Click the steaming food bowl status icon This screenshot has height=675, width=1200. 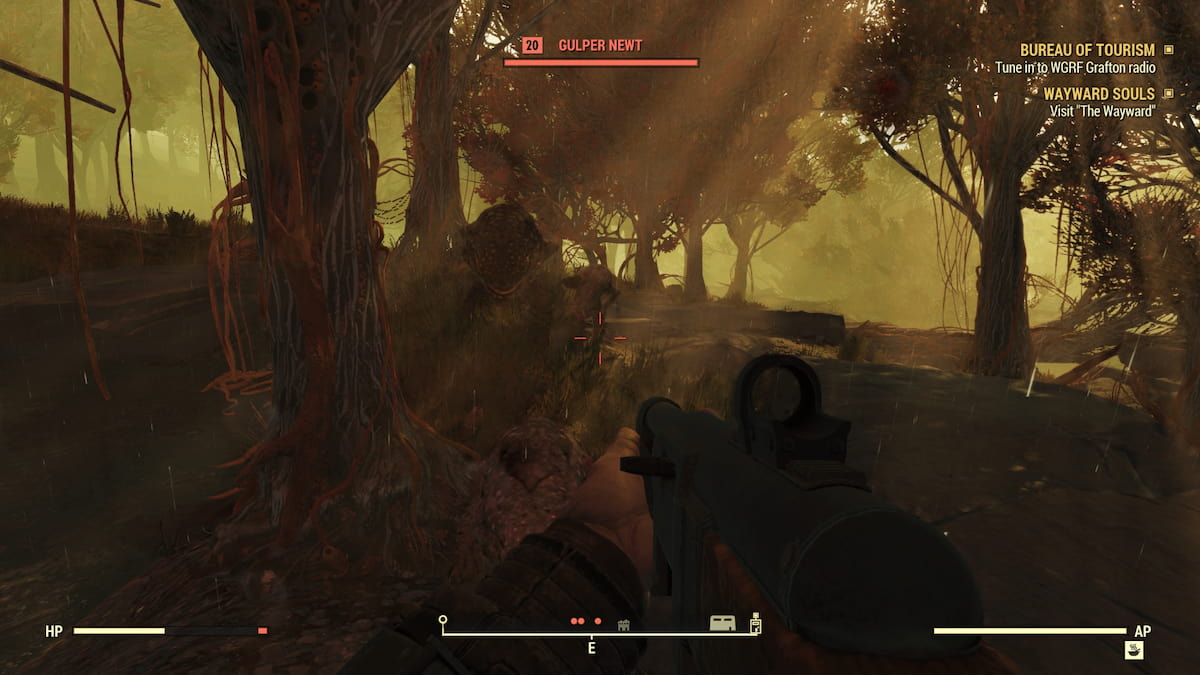[x=1134, y=650]
